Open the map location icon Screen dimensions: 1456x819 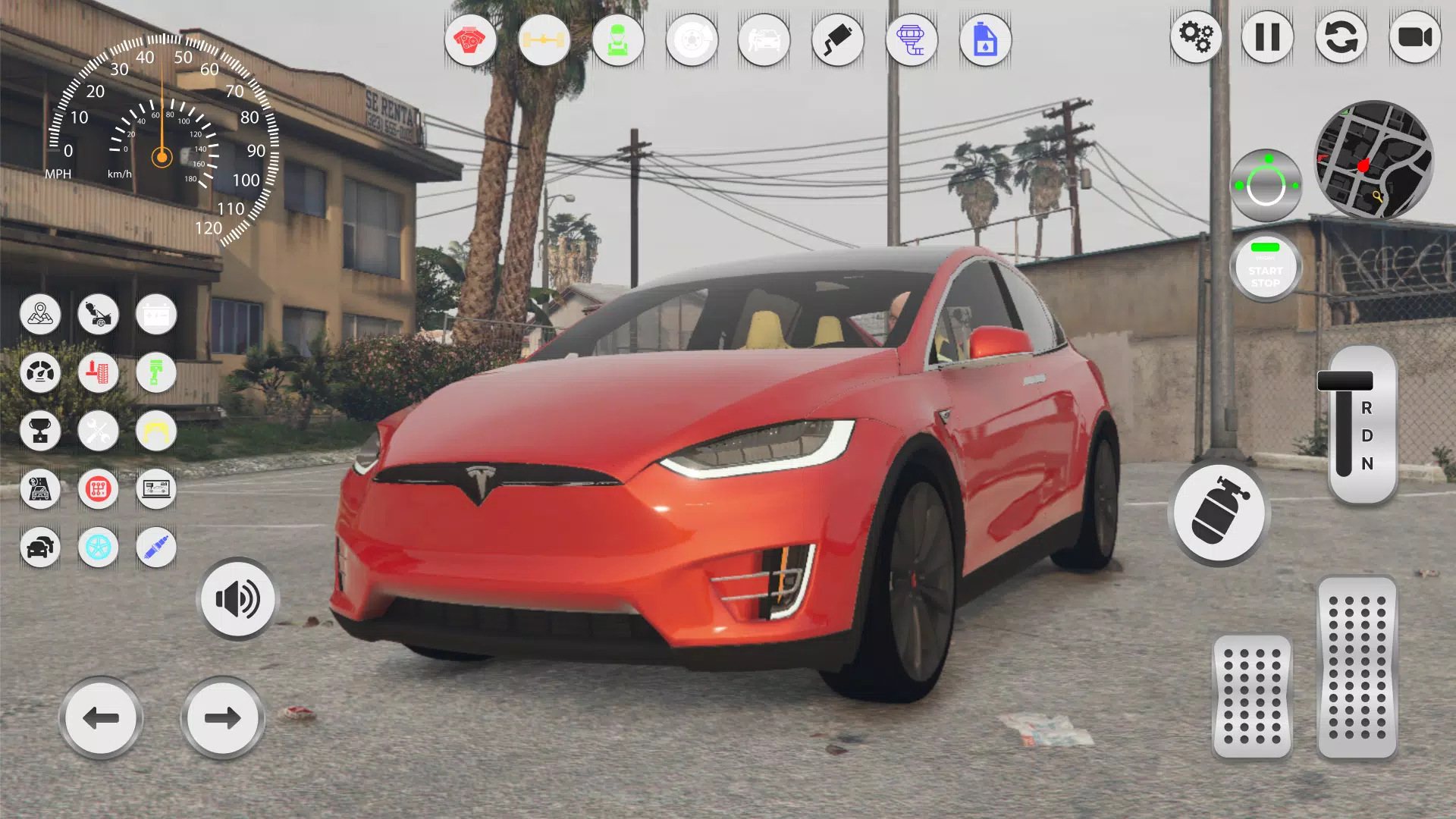coord(40,315)
